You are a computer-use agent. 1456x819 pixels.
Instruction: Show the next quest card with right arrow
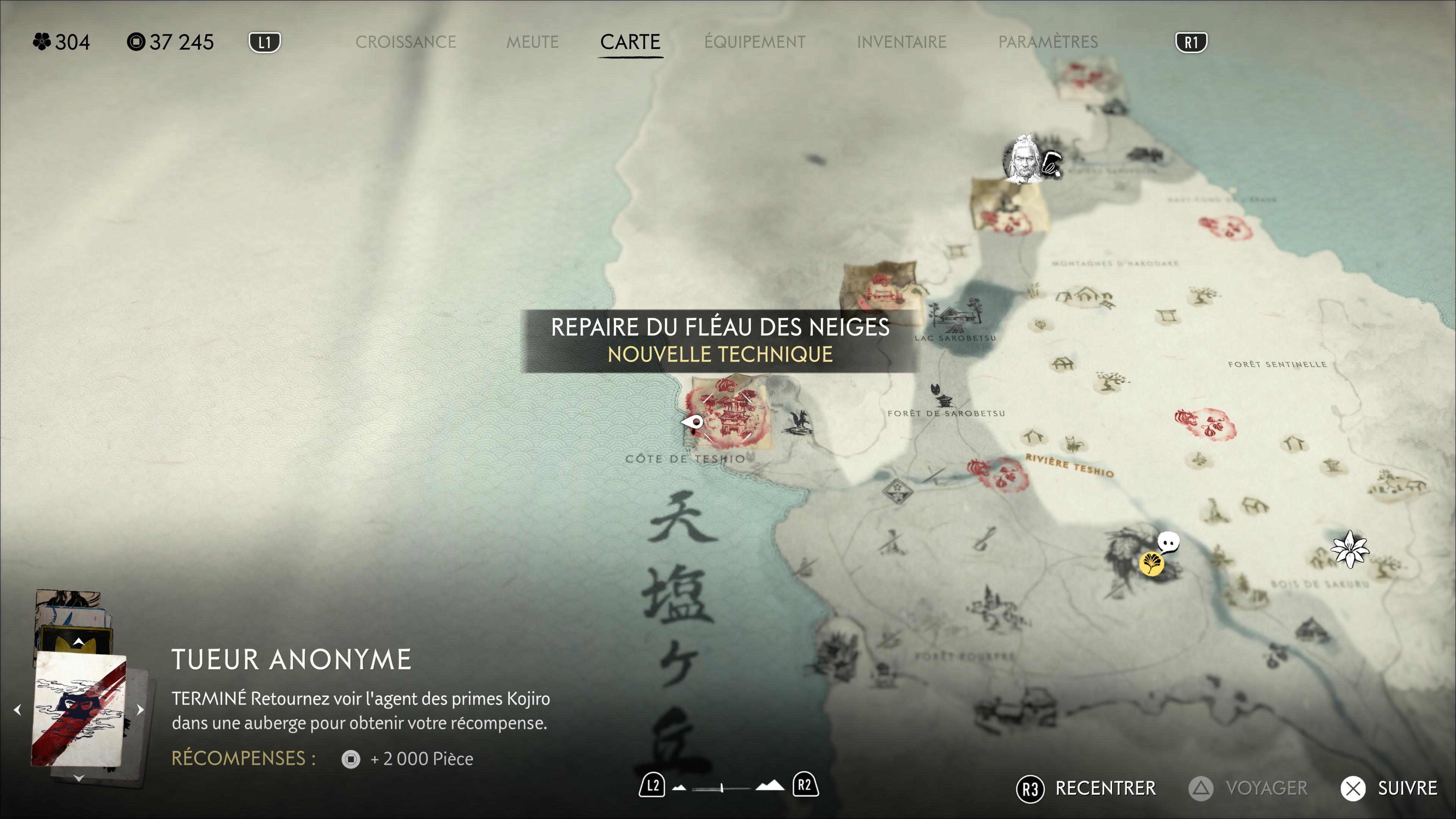point(140,709)
